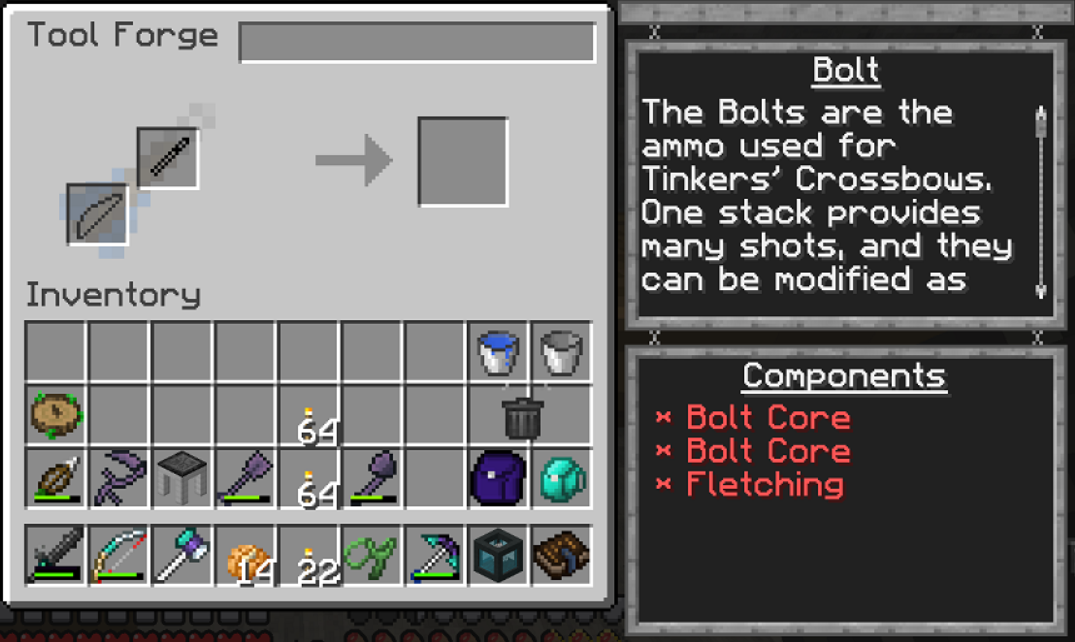This screenshot has height=642, width=1075.
Task: Click the Bolt description scrollbar
Action: click(x=1041, y=202)
